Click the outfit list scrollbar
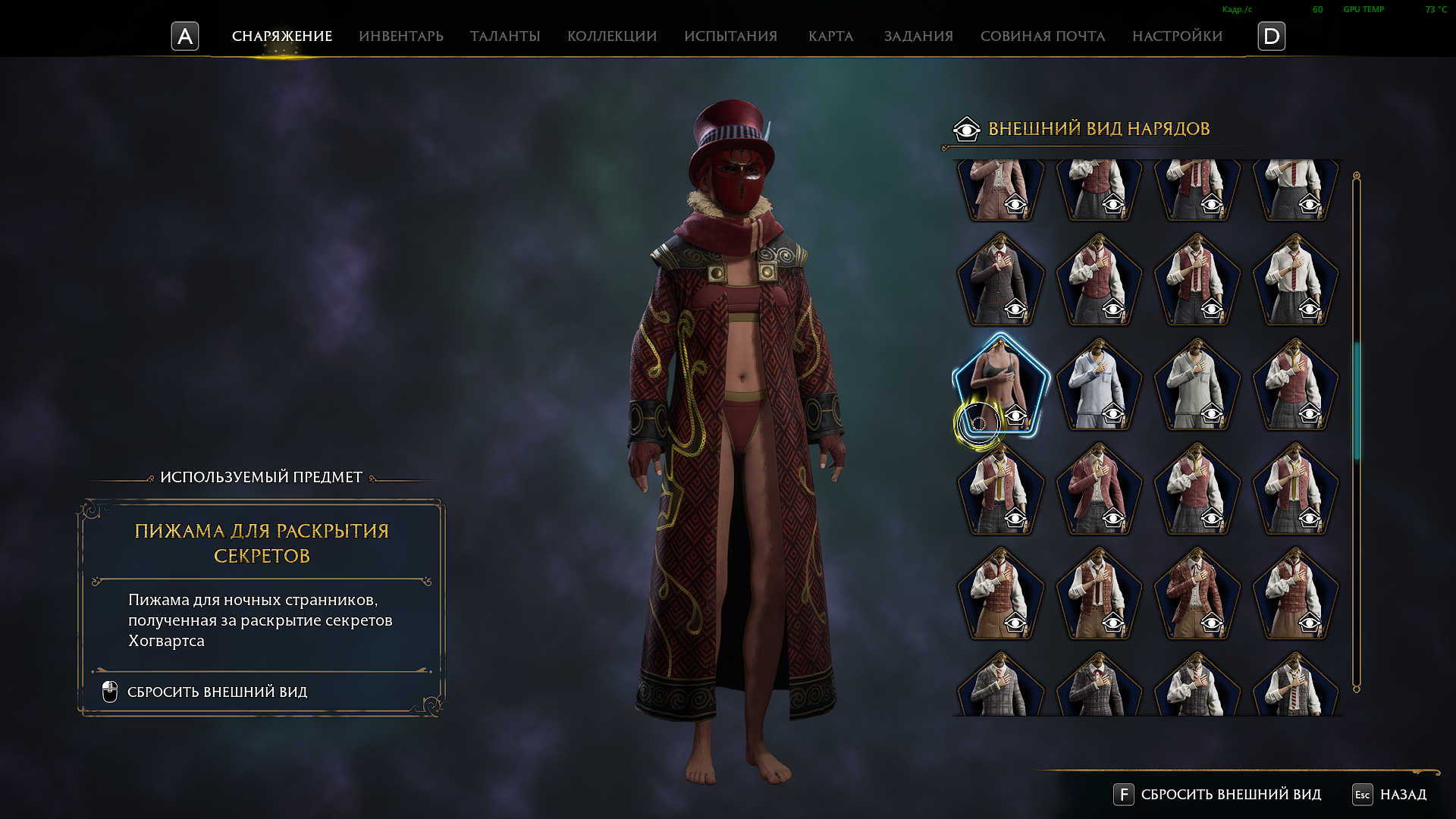The height and width of the screenshot is (819, 1456). click(x=1357, y=400)
